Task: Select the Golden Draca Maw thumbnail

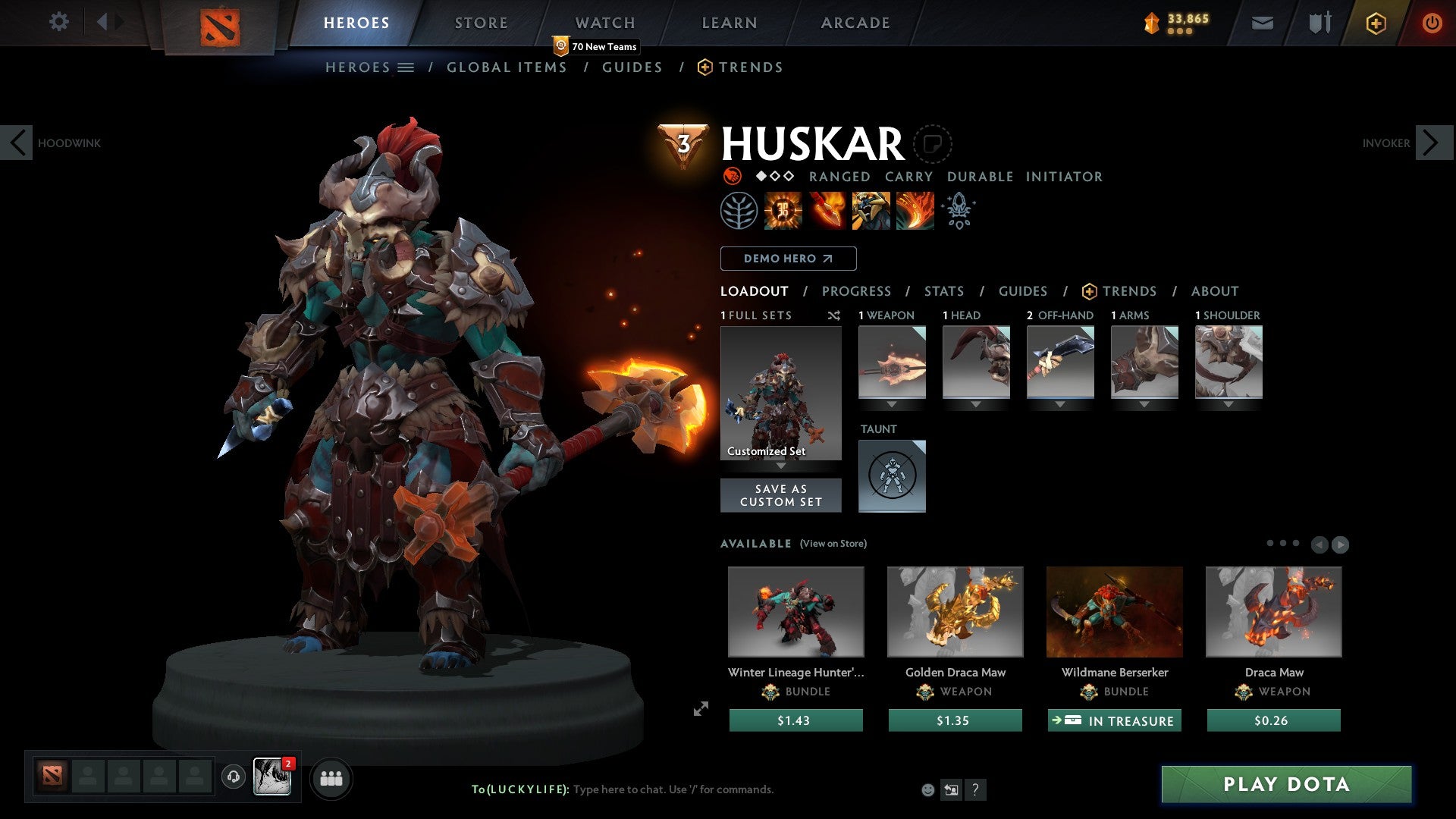Action: coord(955,611)
